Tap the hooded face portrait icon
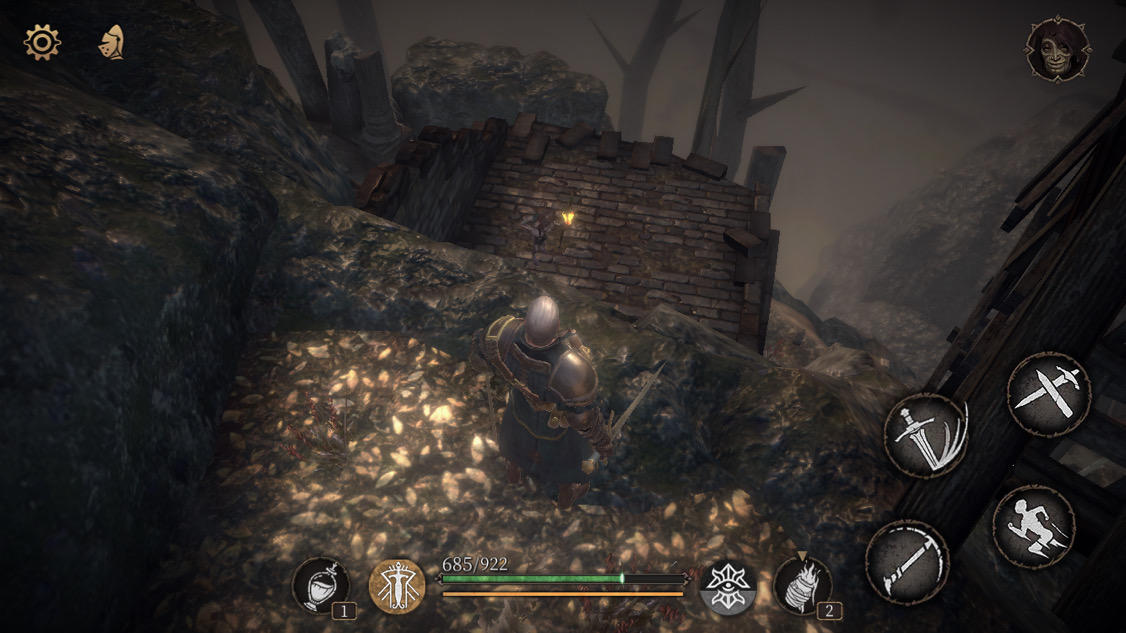Viewport: 1126px width, 633px height. click(x=1057, y=49)
